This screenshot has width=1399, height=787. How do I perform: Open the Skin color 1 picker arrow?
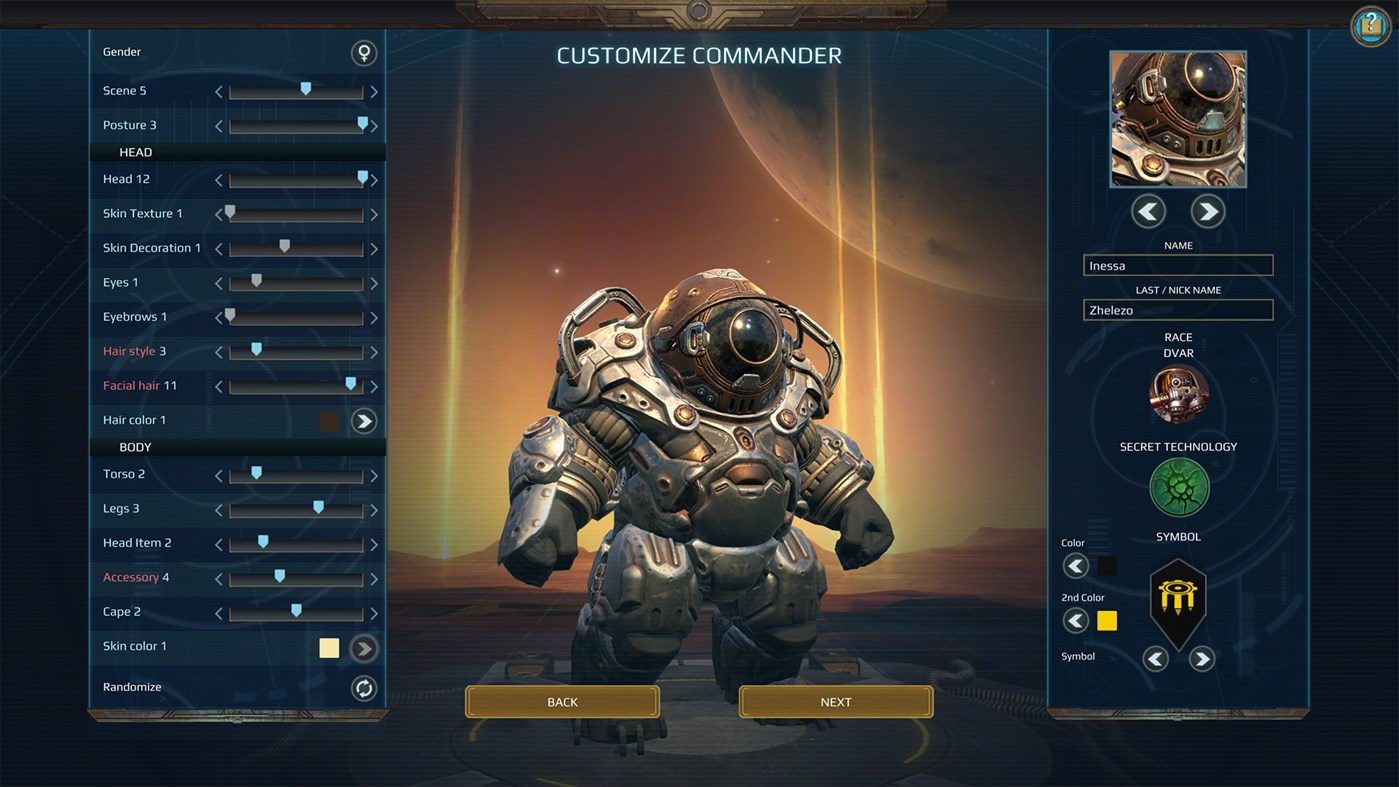pyautogui.click(x=363, y=648)
